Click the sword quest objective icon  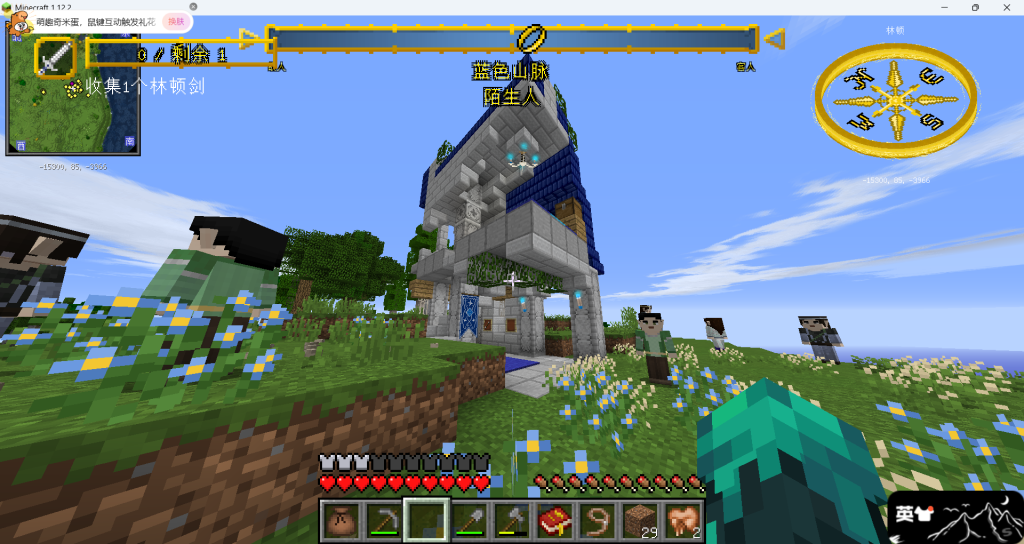point(56,56)
